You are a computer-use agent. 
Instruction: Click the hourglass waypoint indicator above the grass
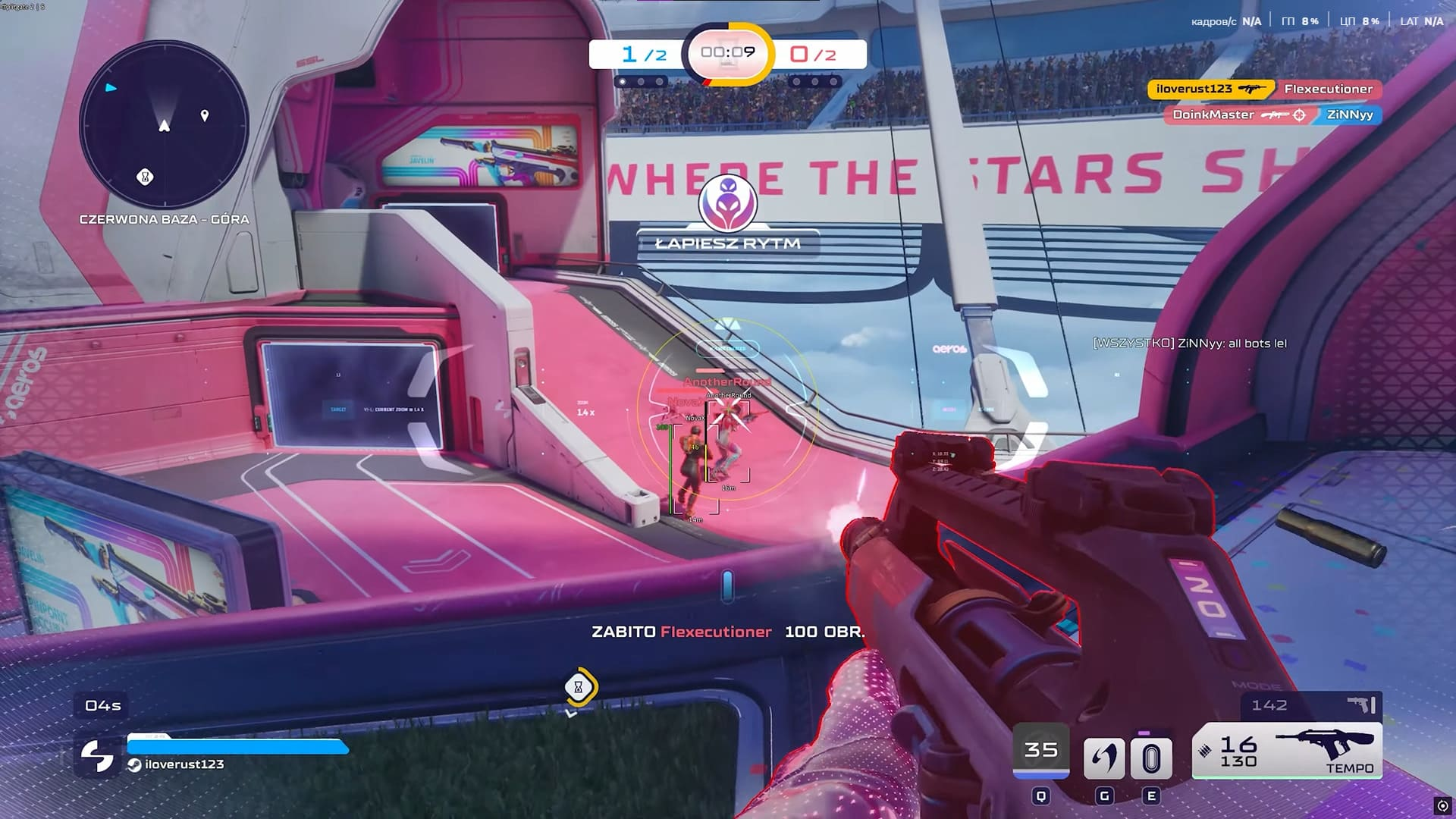[x=579, y=687]
